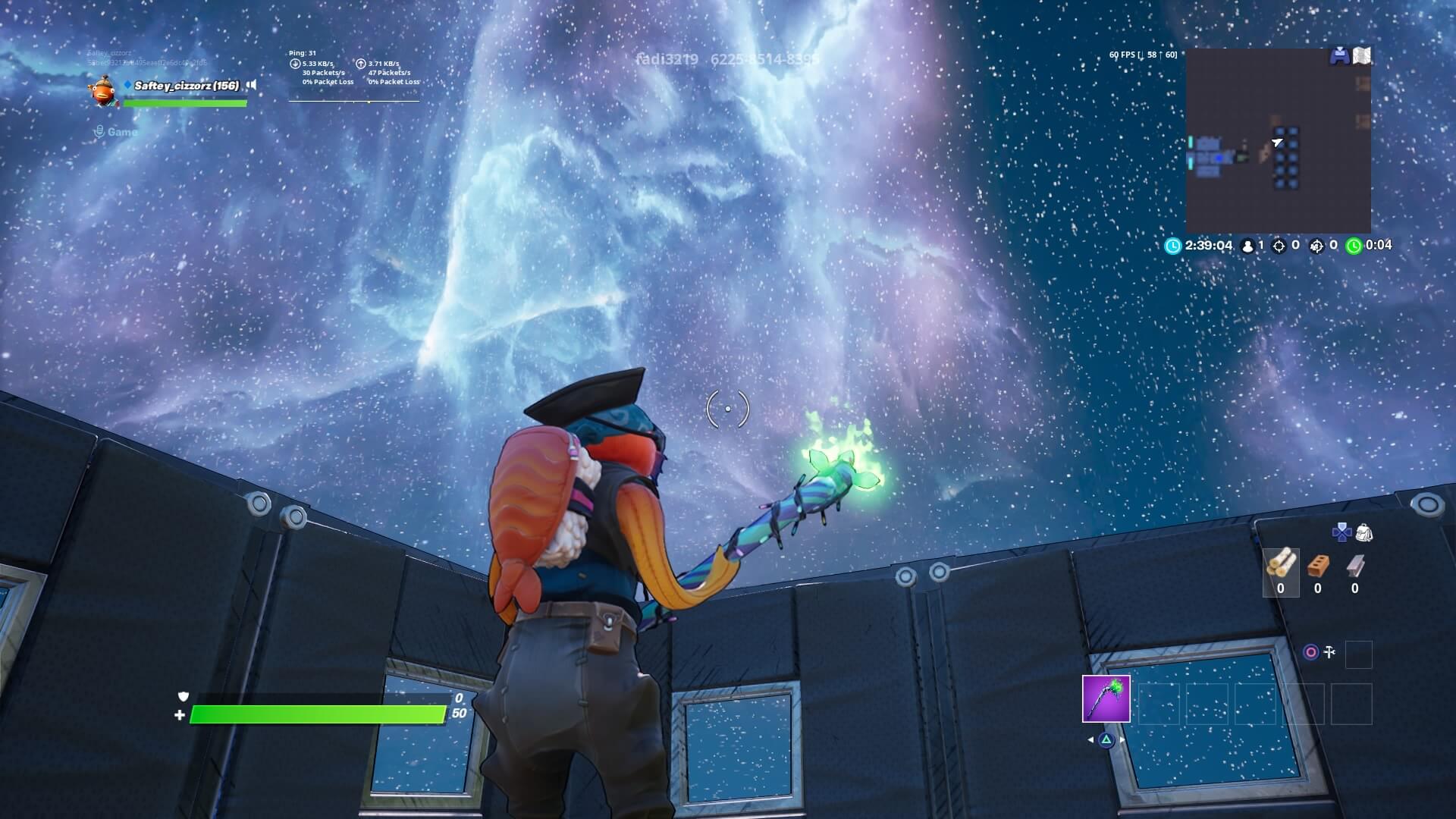
Task: Click the left arrow beside the triangle button
Action: (x=1090, y=739)
